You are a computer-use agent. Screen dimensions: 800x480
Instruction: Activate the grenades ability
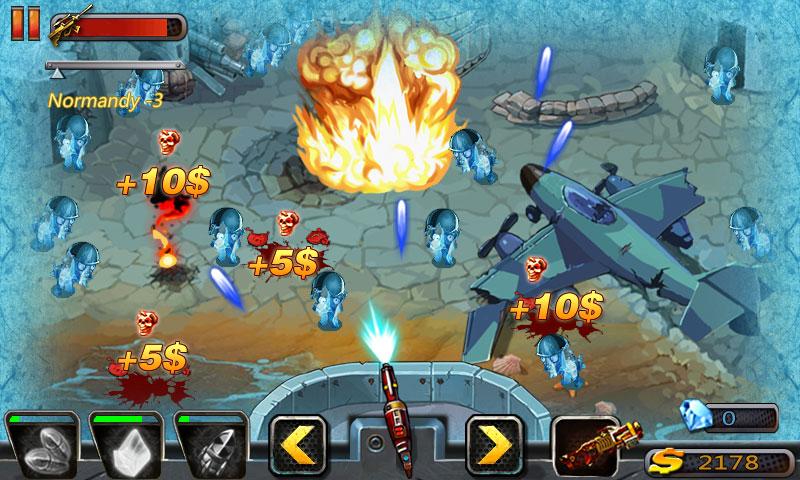coord(42,447)
